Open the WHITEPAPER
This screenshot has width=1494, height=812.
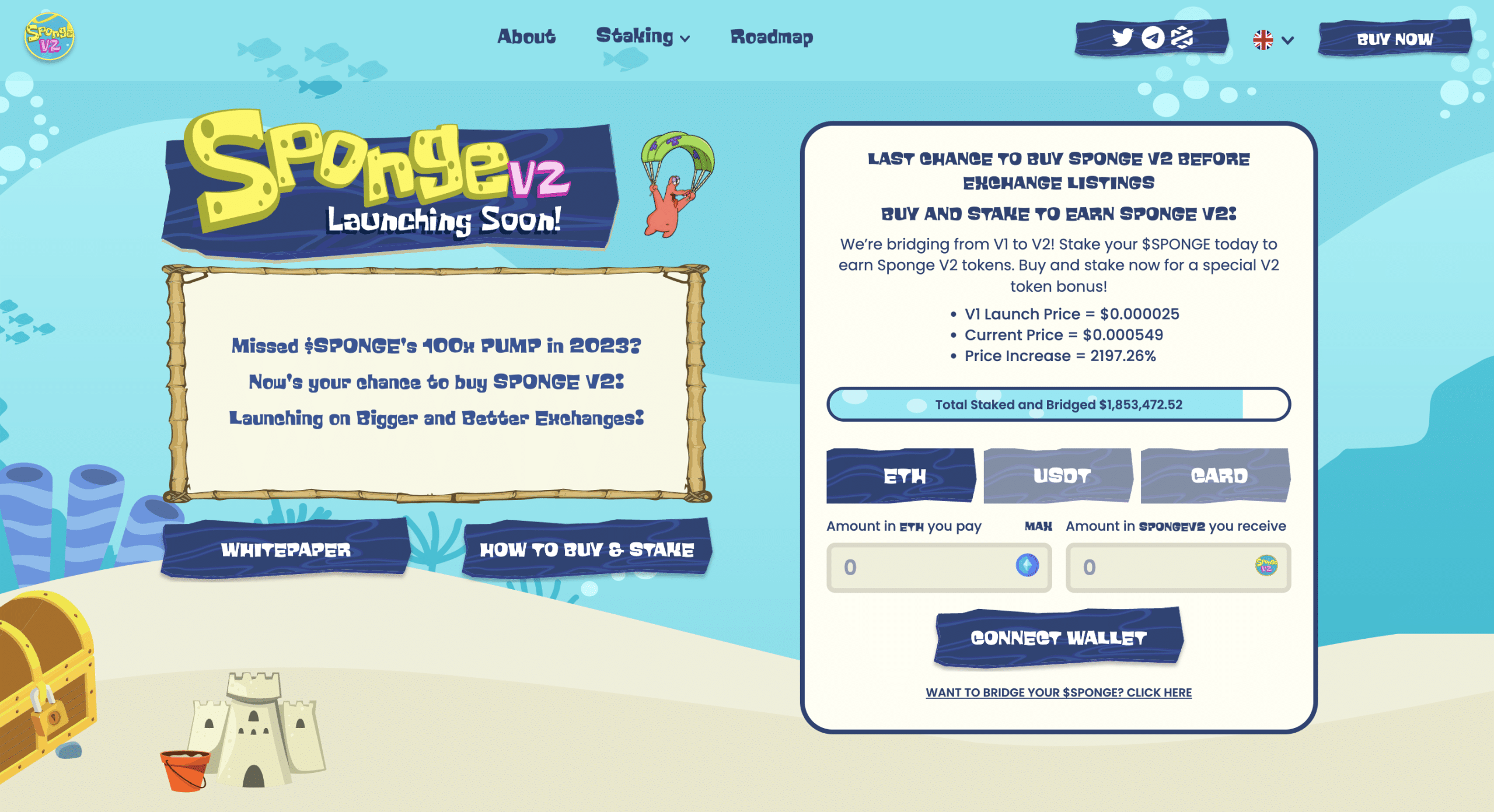286,549
